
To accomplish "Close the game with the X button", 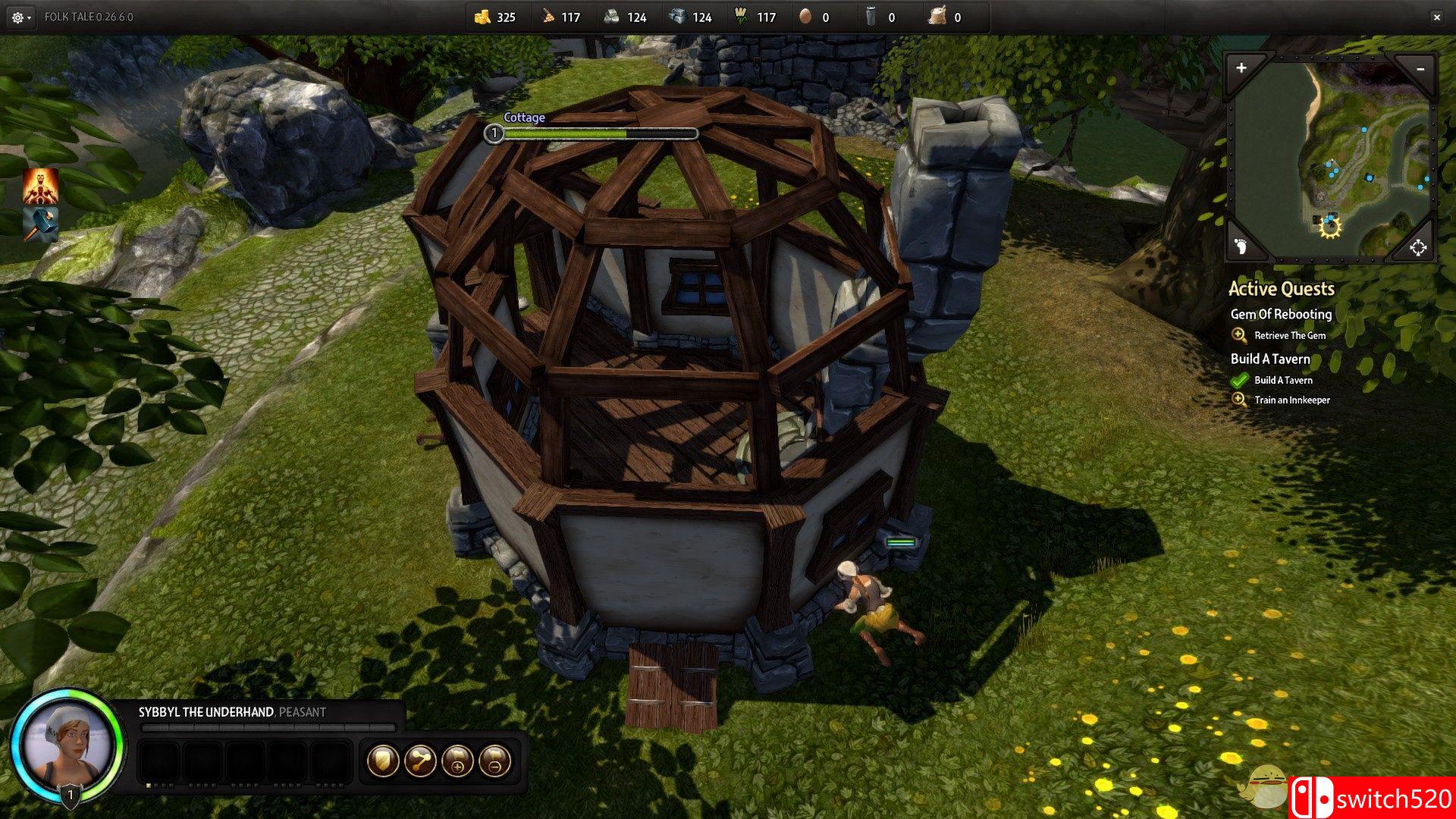I will [x=1436, y=17].
